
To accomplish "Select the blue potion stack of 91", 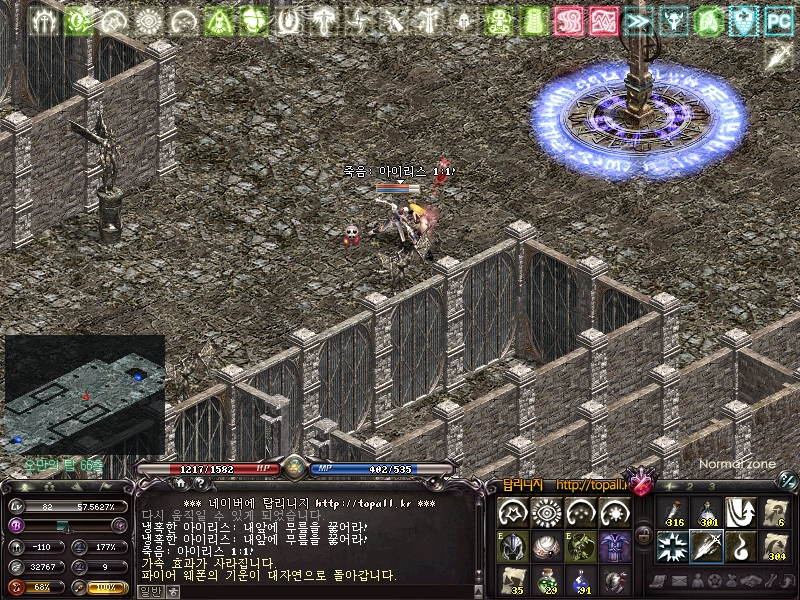I will (x=581, y=579).
